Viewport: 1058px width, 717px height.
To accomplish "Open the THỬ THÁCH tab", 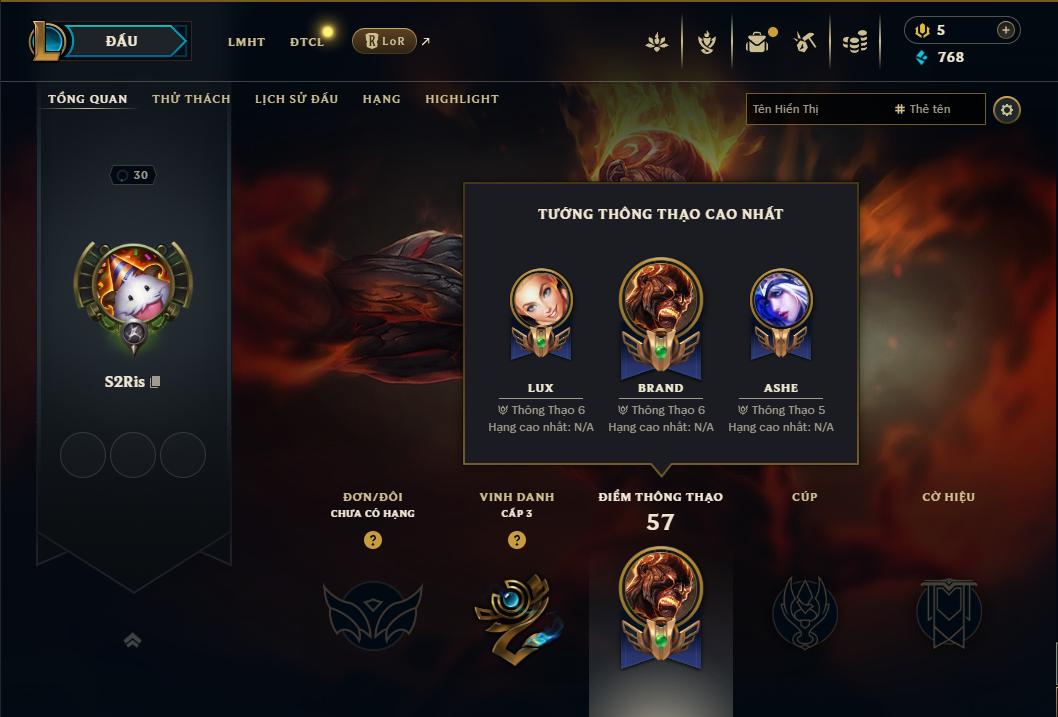I will pyautogui.click(x=191, y=99).
